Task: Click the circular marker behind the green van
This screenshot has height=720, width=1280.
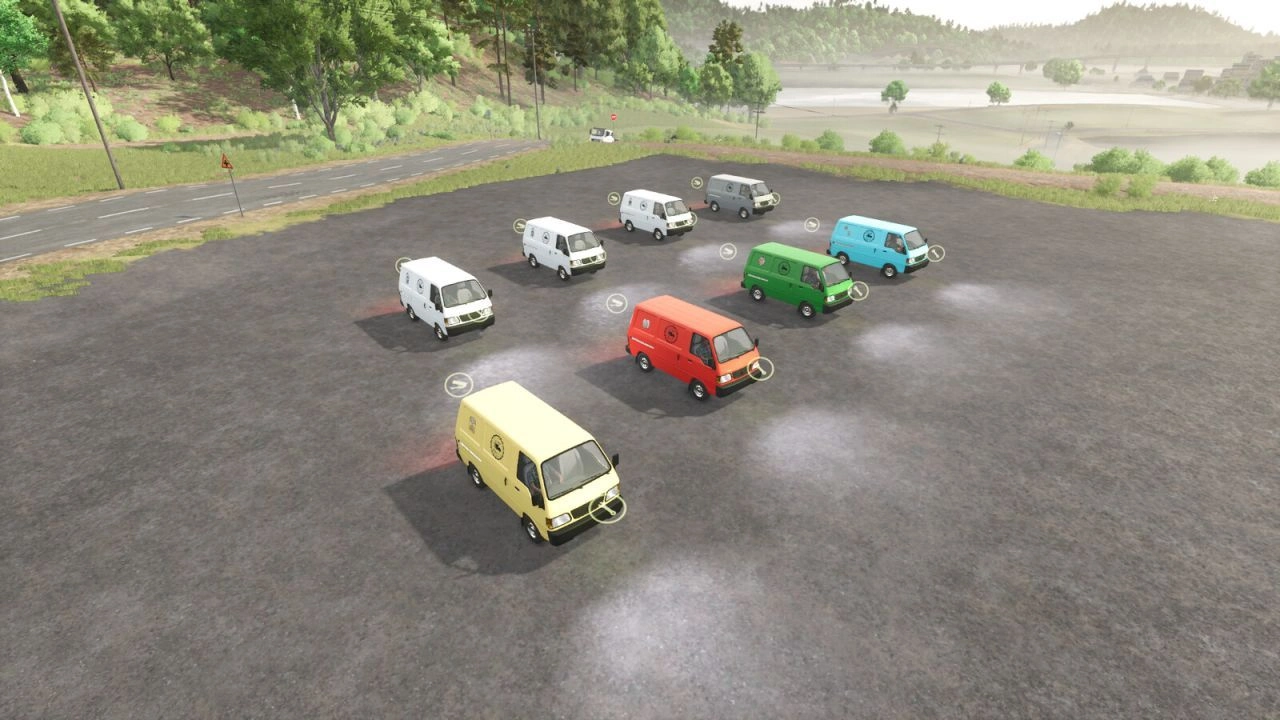Action: click(x=727, y=251)
